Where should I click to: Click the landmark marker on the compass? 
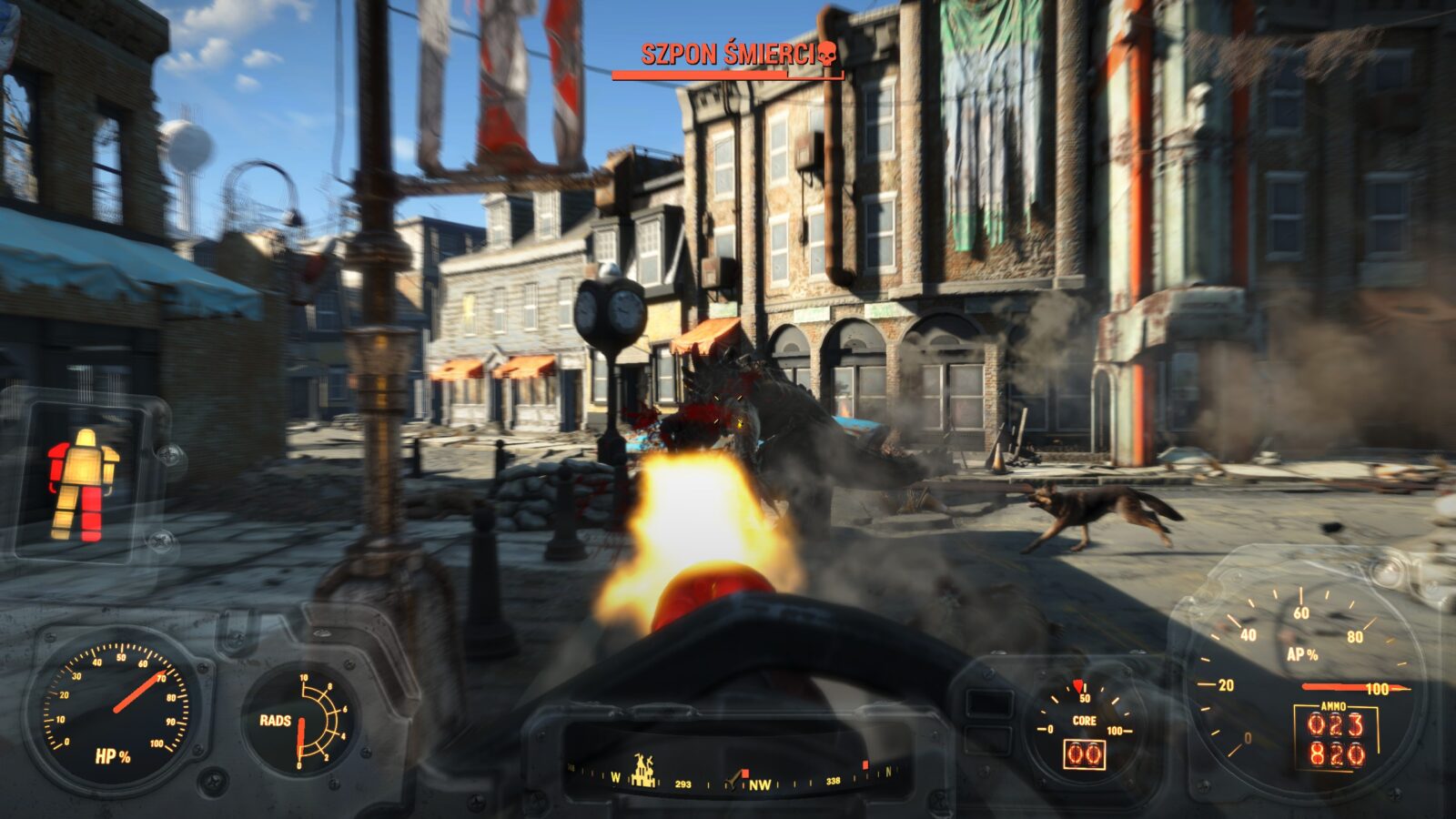646,772
